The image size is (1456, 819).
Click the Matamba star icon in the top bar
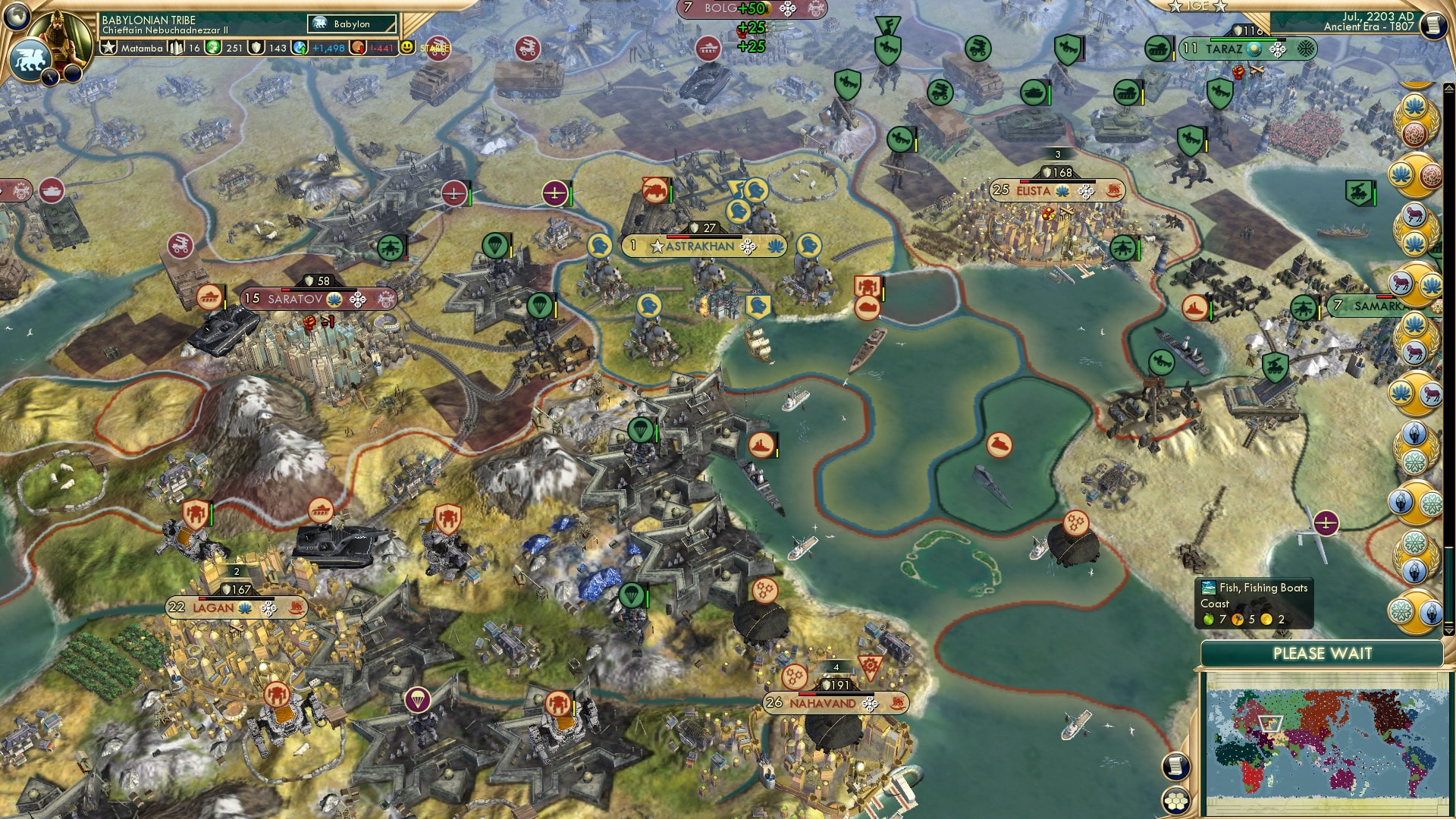click(109, 45)
